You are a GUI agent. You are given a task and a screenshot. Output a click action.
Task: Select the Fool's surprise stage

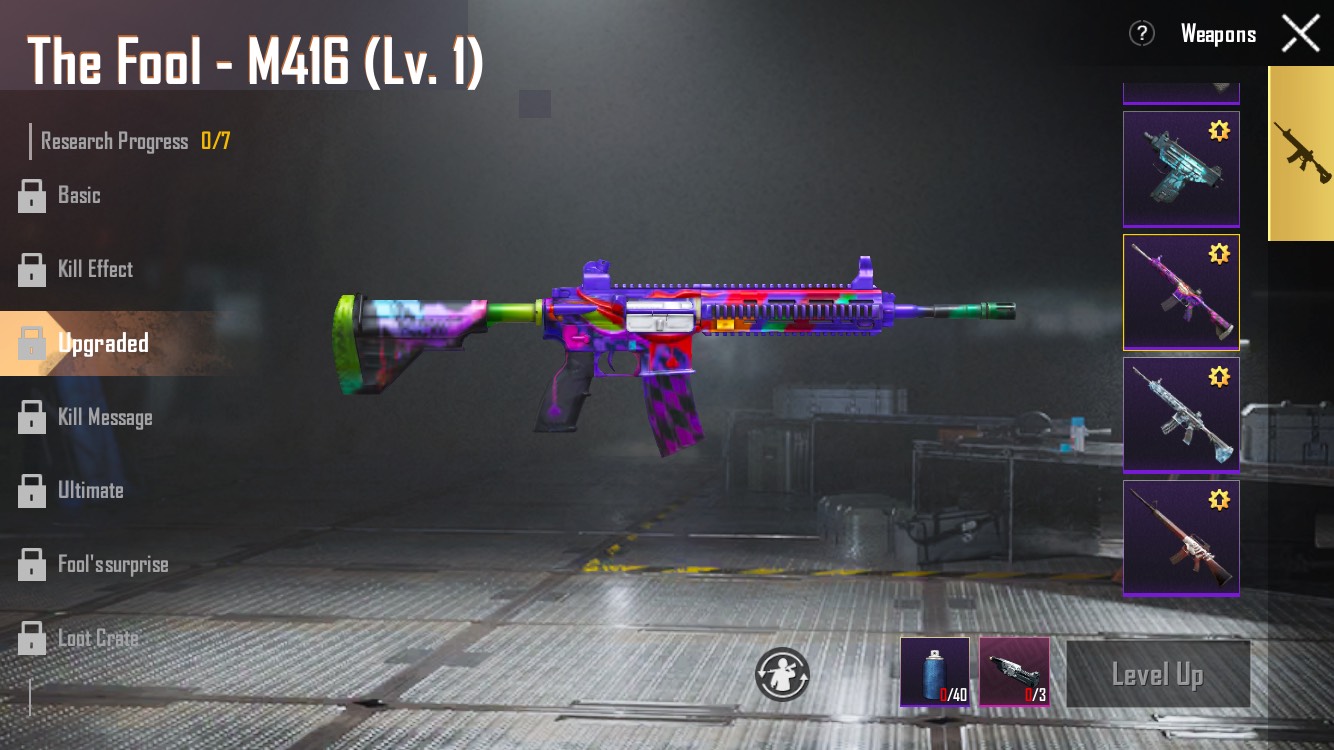[x=112, y=564]
